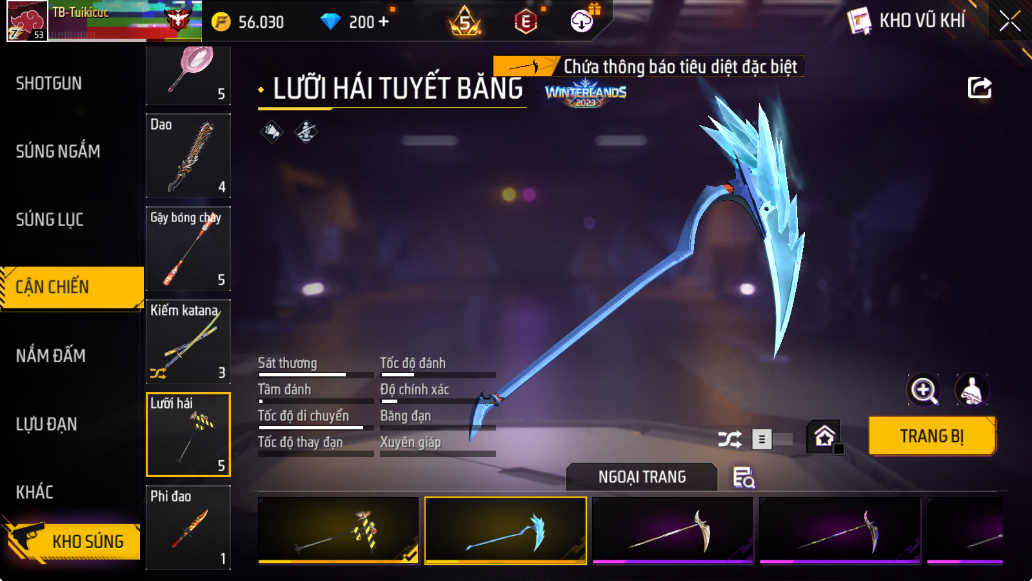Open the character preview icon
The height and width of the screenshot is (581, 1032).
tap(972, 391)
